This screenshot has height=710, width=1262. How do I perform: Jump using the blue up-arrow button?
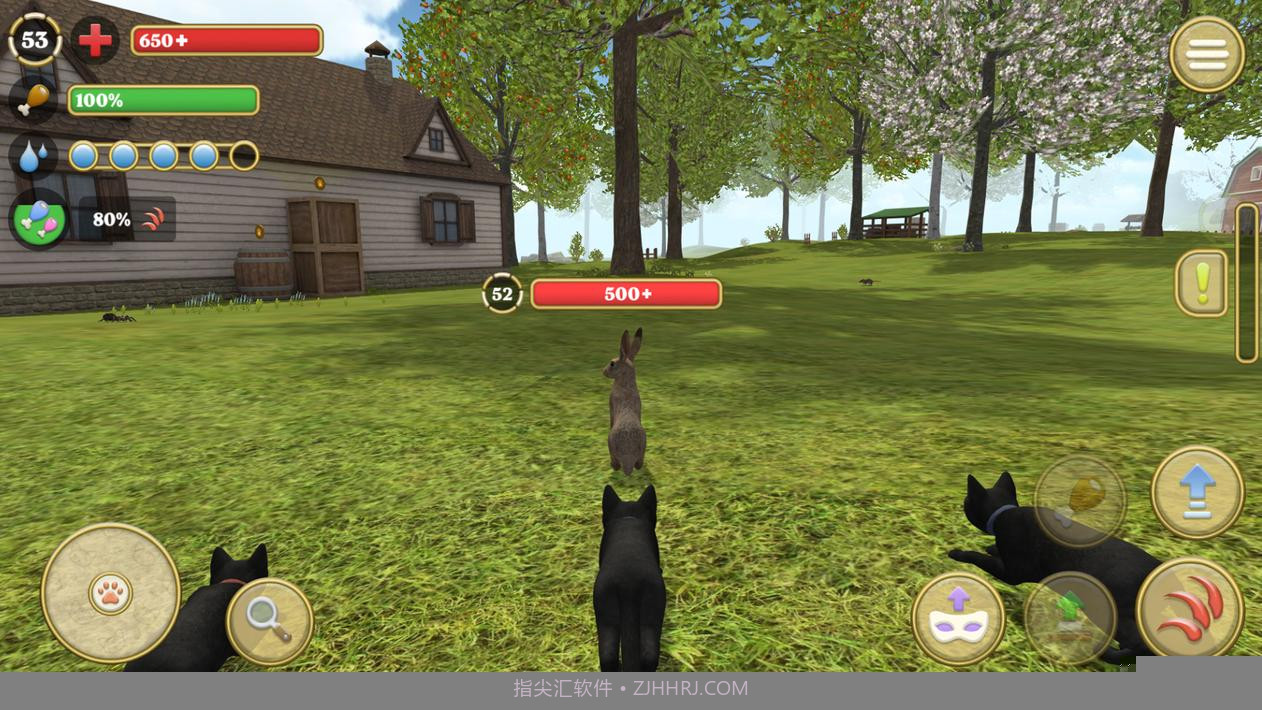(x=1197, y=492)
